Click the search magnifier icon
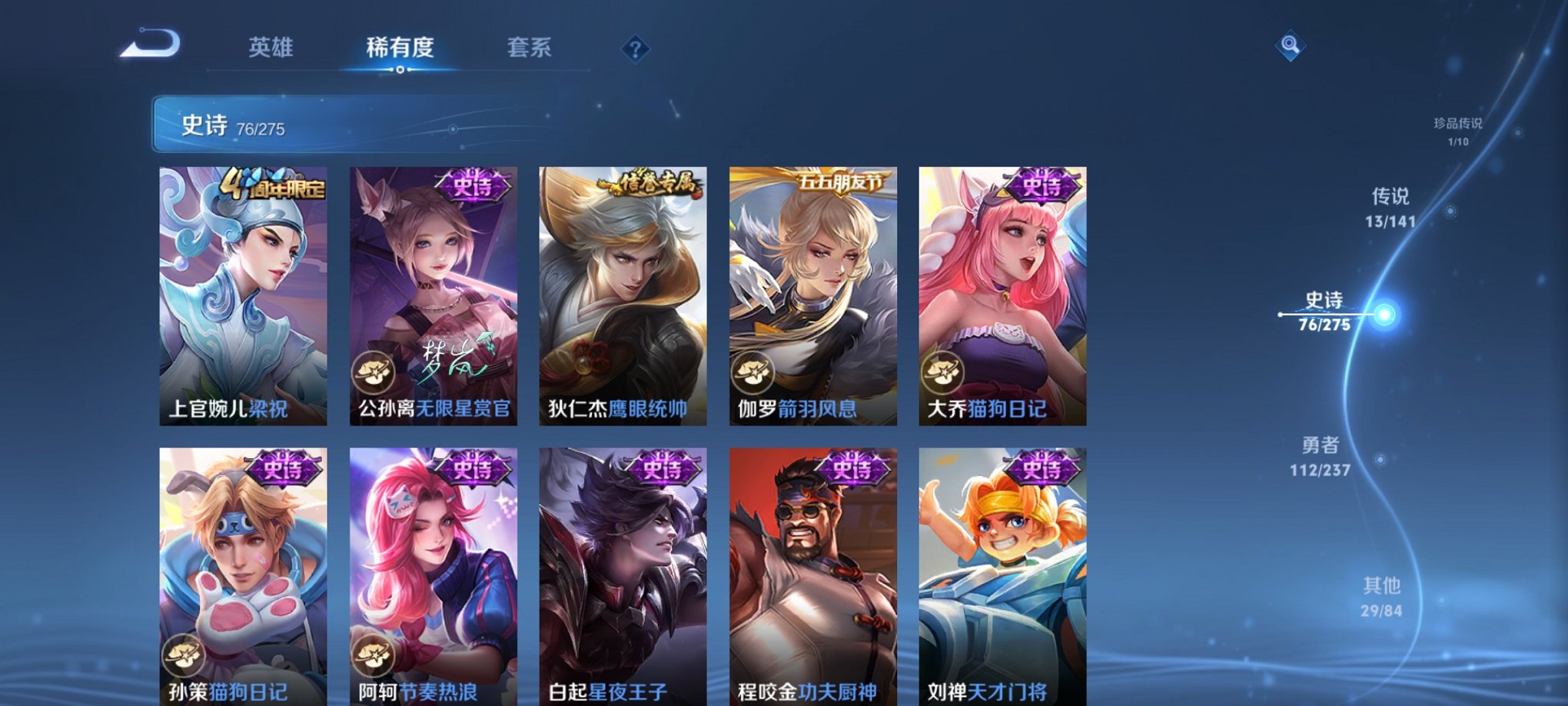 coord(1291,44)
